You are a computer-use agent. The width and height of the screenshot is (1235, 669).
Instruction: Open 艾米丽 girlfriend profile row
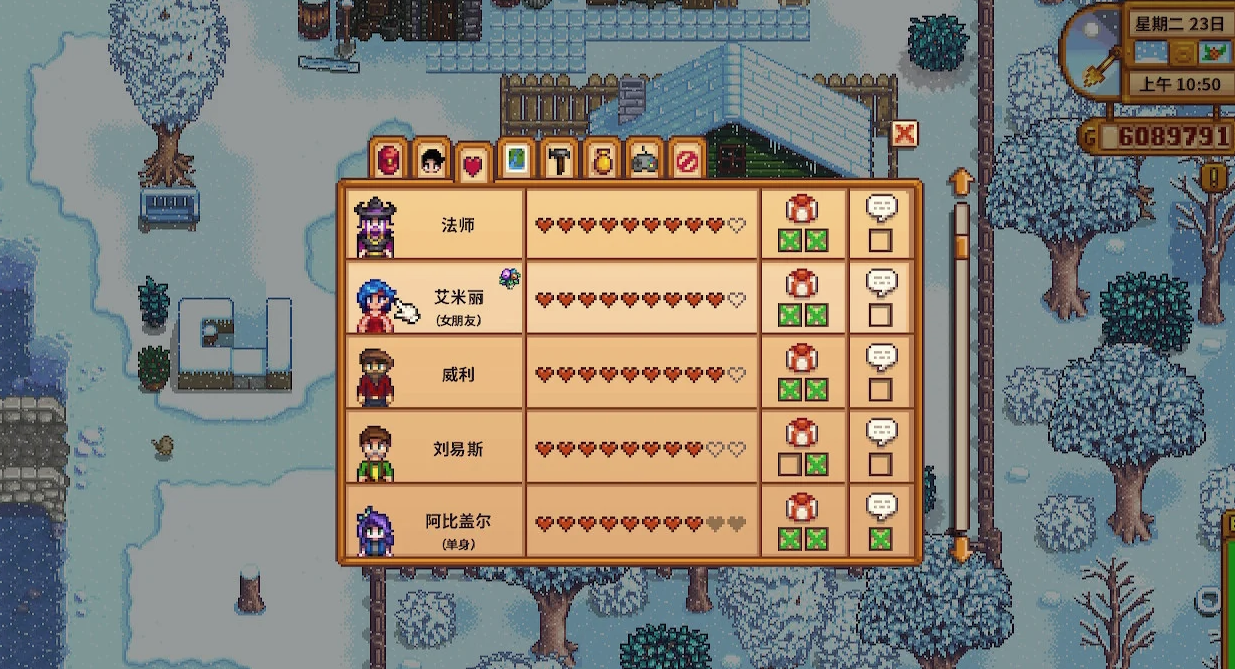coord(458,299)
